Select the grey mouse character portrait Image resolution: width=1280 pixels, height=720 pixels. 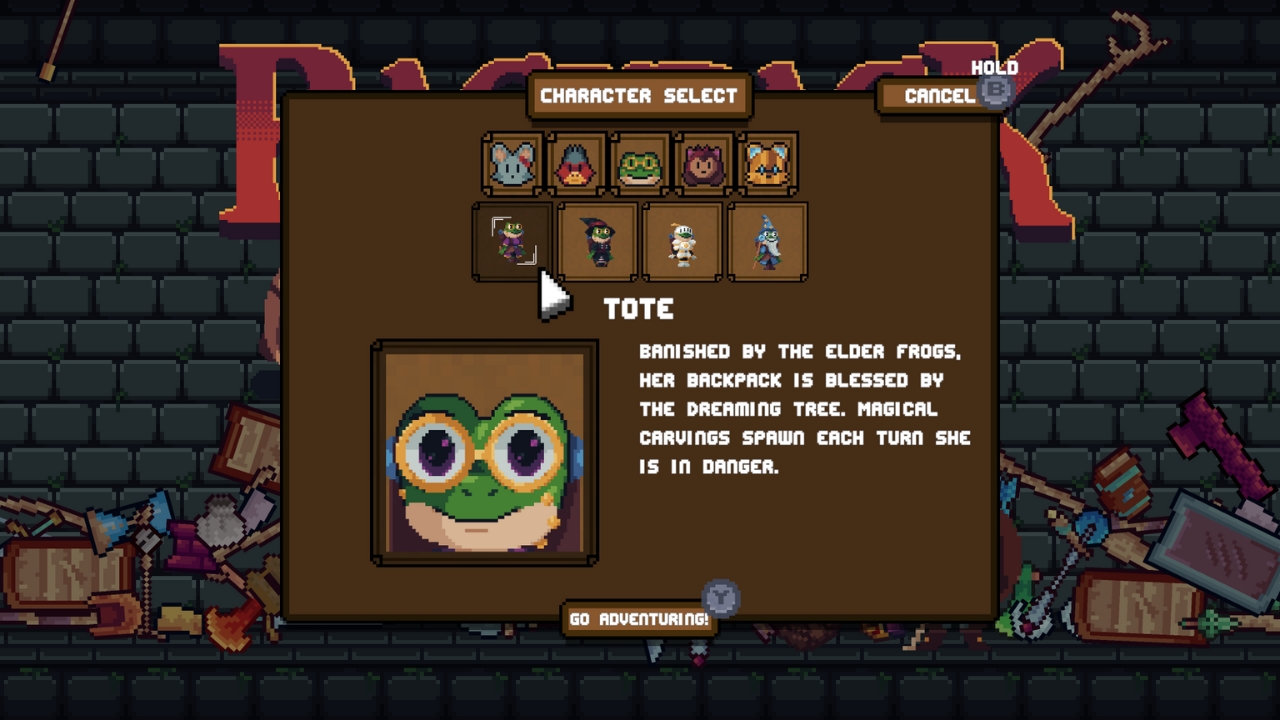[x=513, y=164]
